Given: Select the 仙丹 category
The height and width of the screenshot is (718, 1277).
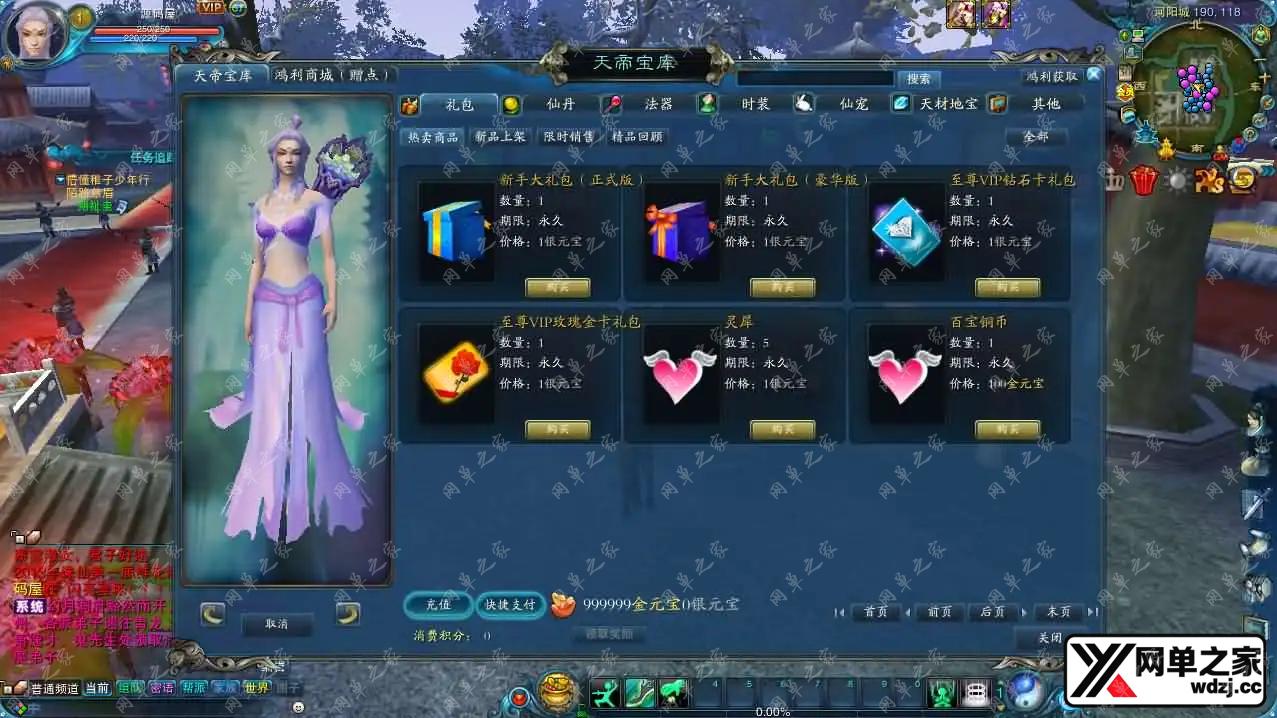Looking at the screenshot, I should click(560, 104).
